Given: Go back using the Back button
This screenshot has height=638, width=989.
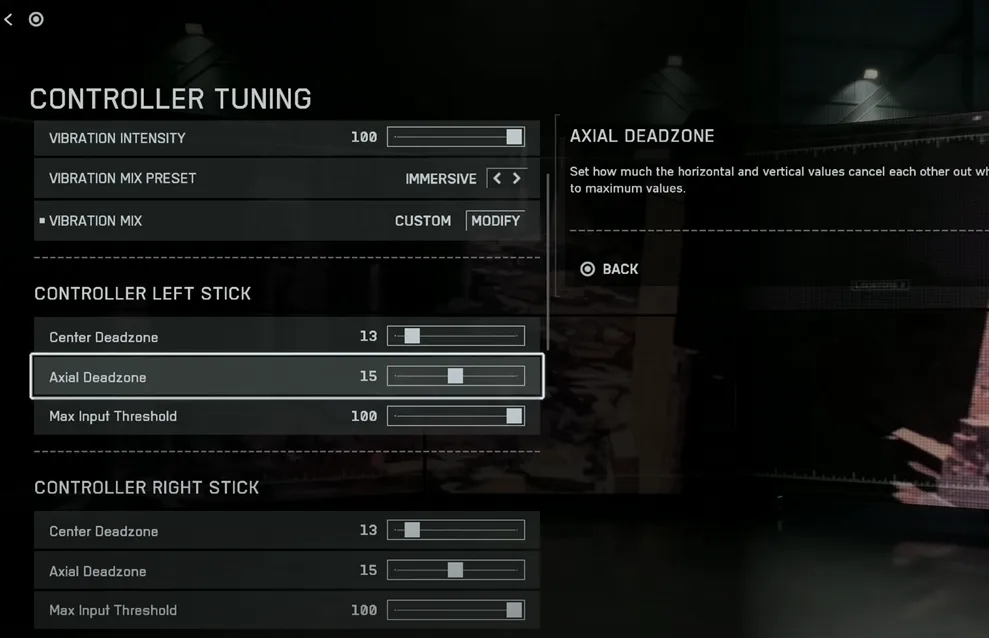Looking at the screenshot, I should tap(609, 269).
